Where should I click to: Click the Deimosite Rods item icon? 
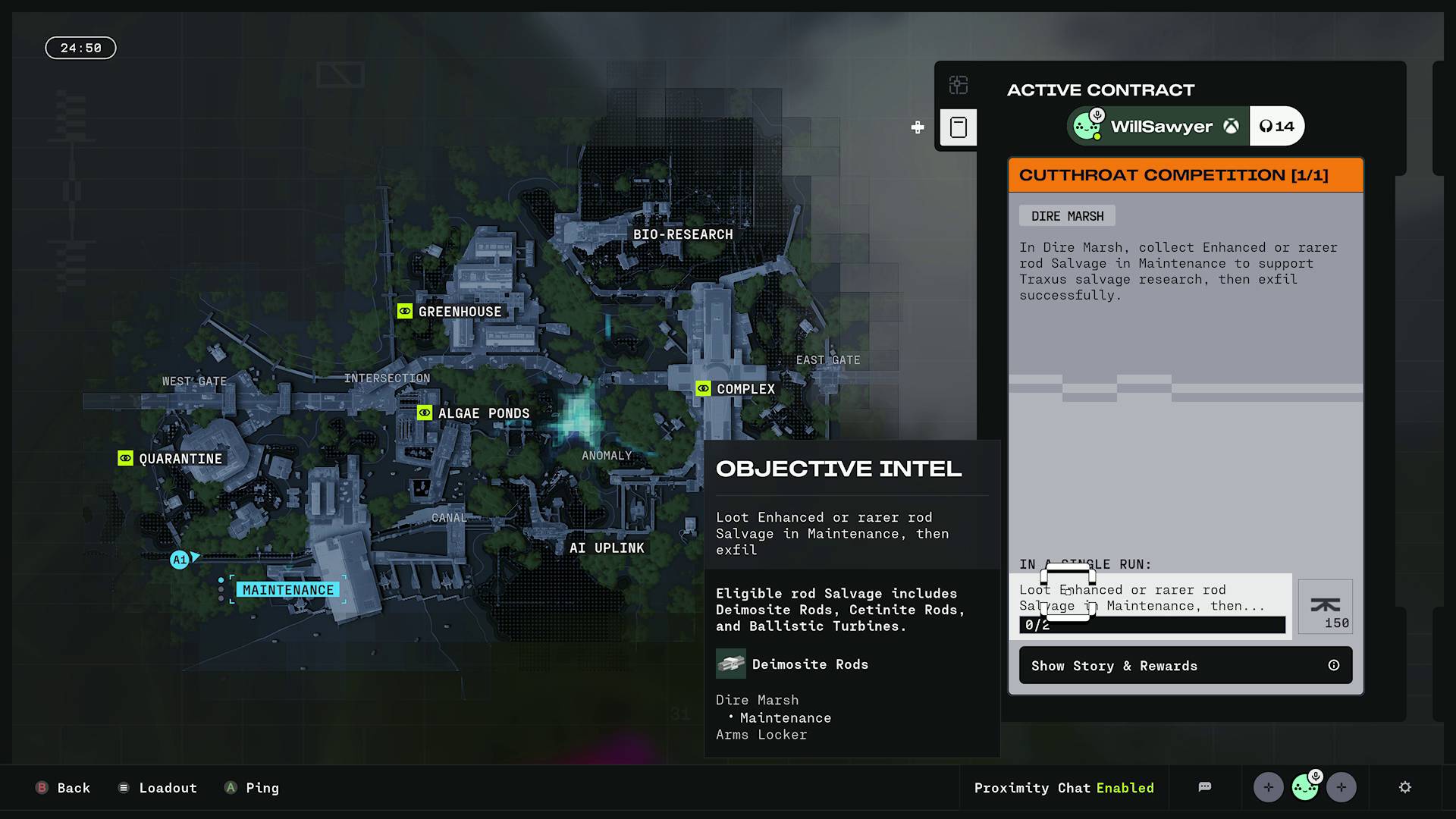coord(730,663)
